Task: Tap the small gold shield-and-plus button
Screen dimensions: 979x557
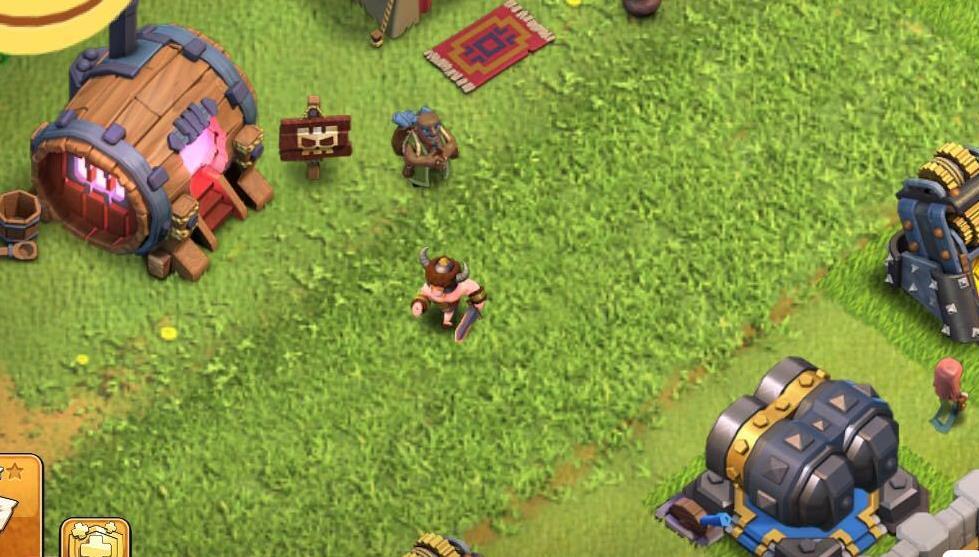Action: pyautogui.click(x=96, y=538)
